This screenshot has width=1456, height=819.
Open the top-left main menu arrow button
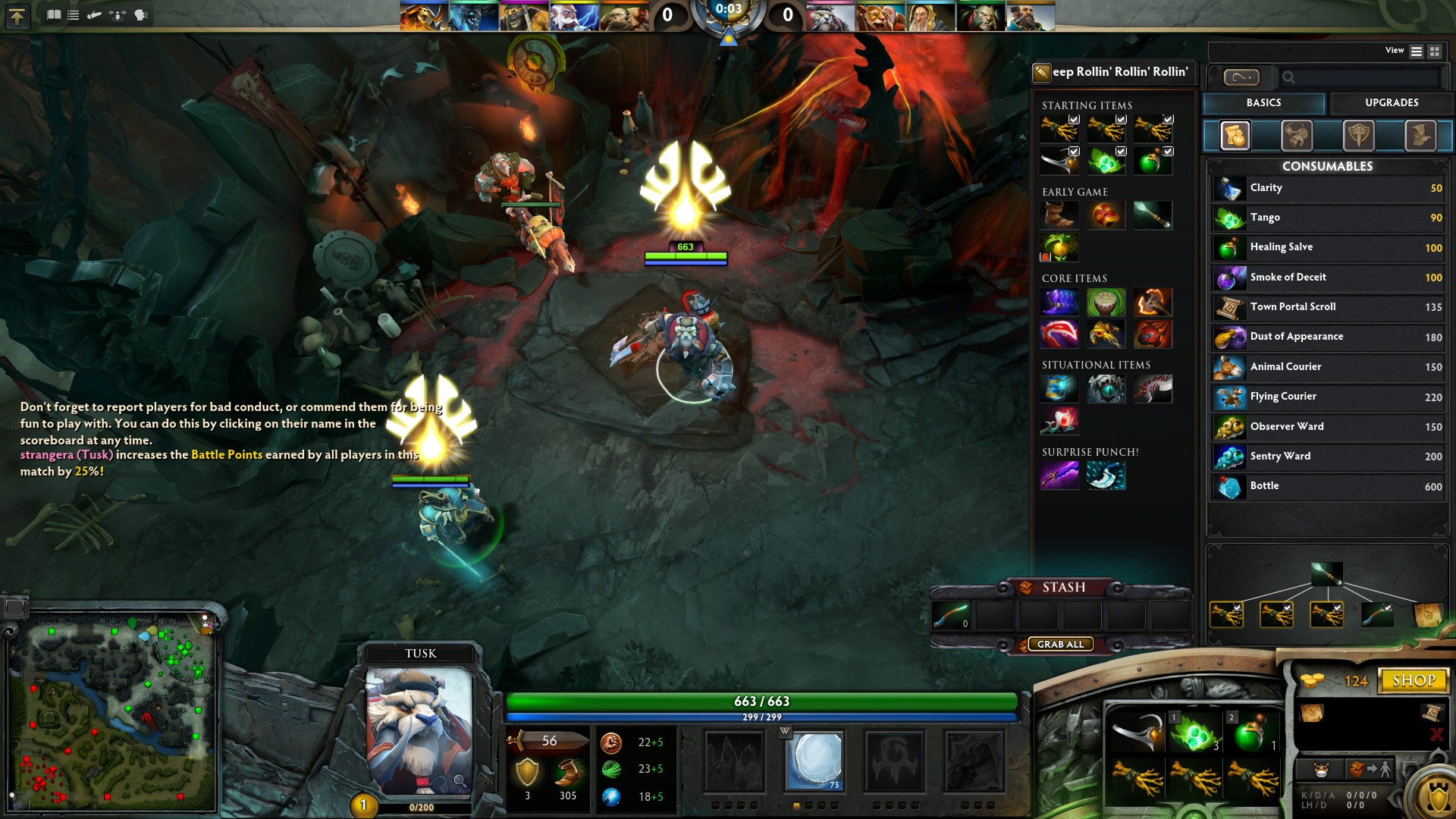point(17,16)
